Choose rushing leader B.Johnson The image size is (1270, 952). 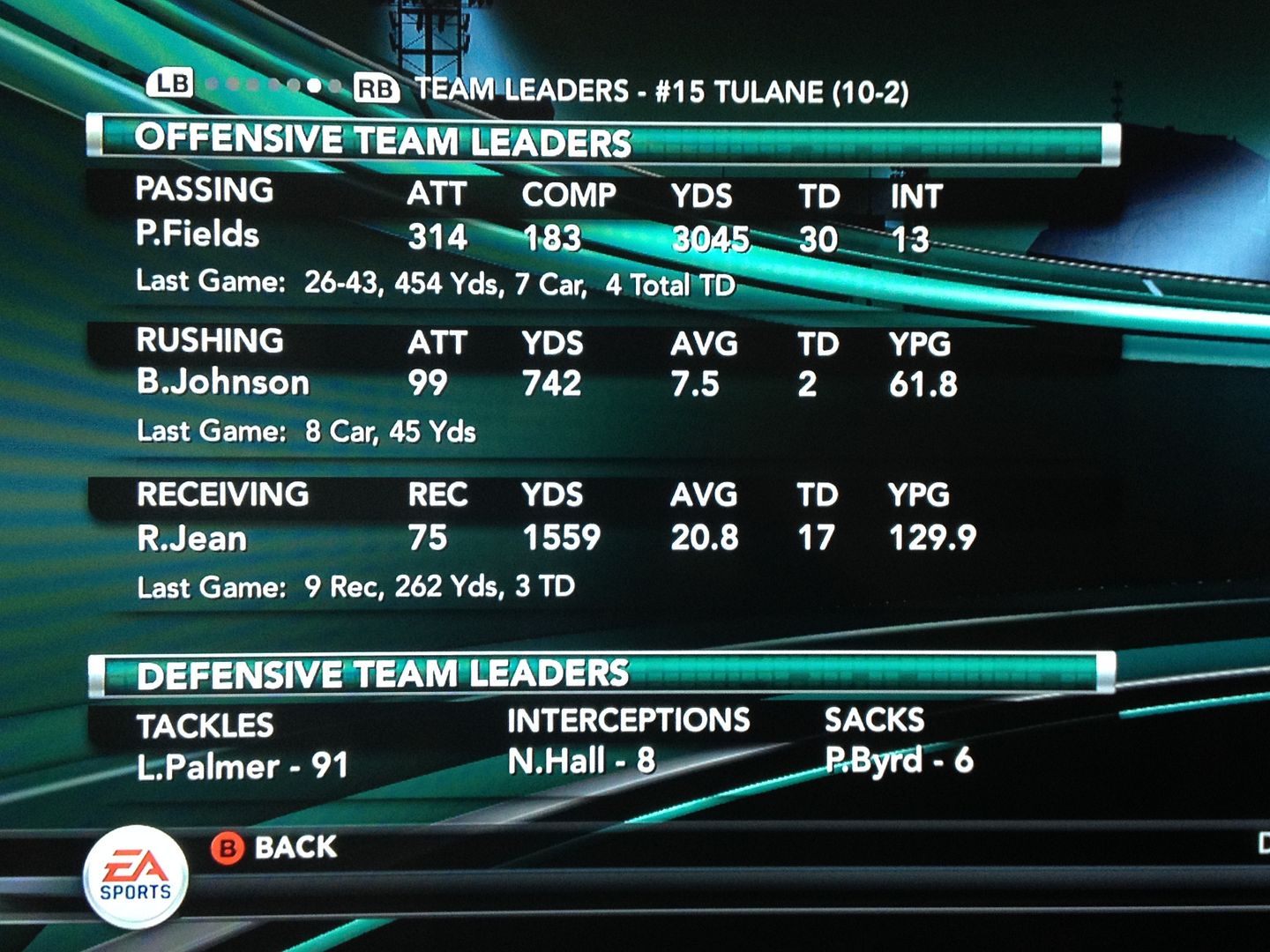[223, 383]
